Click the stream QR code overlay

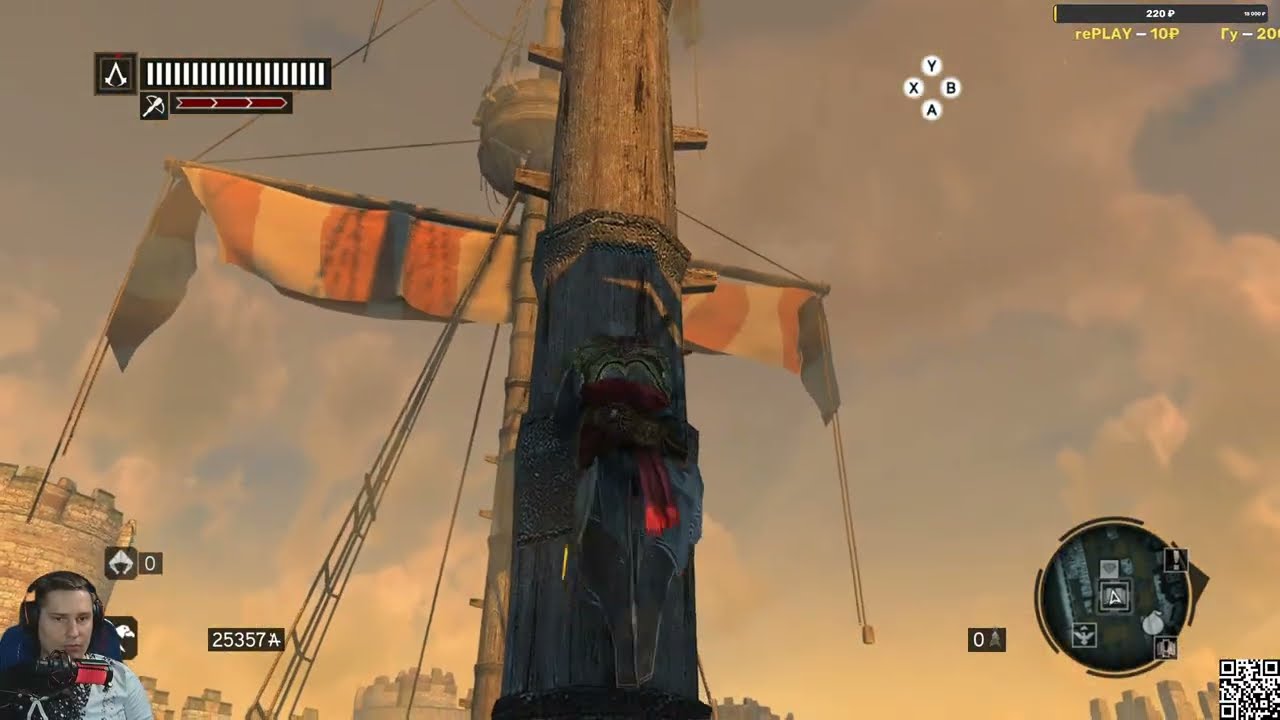[x=1249, y=689]
